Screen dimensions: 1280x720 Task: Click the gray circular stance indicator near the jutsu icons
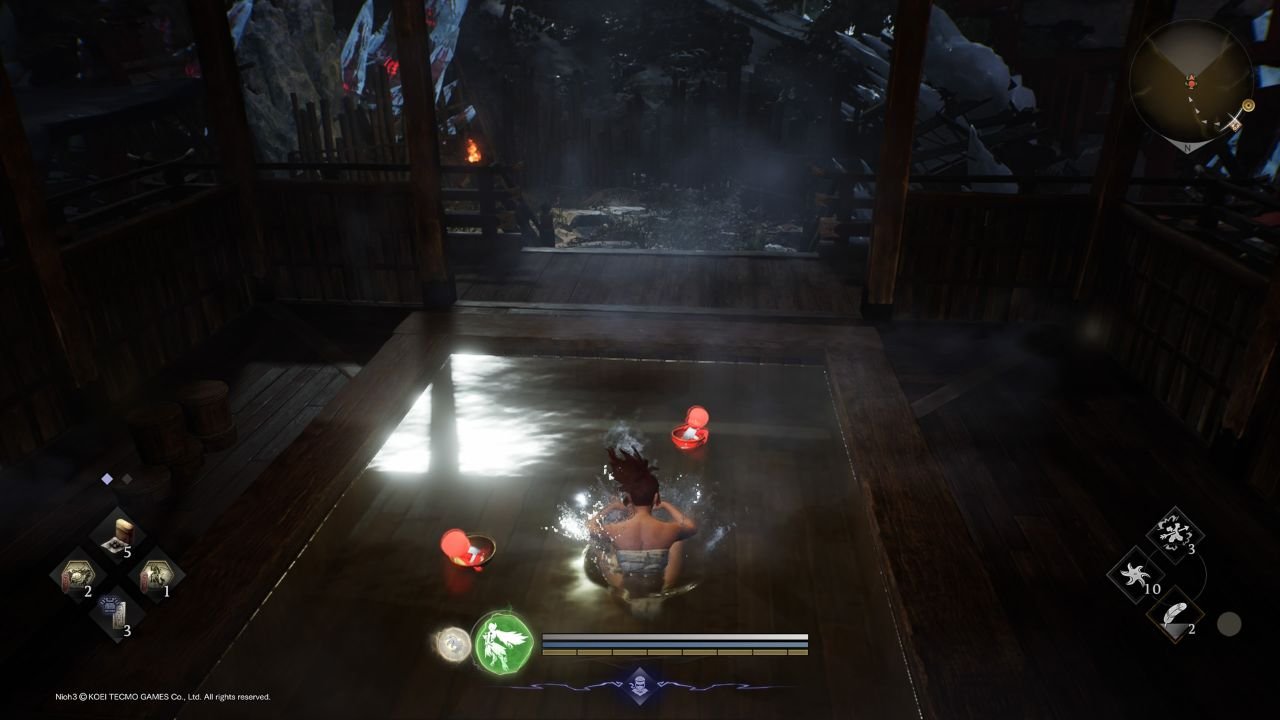tap(1229, 623)
